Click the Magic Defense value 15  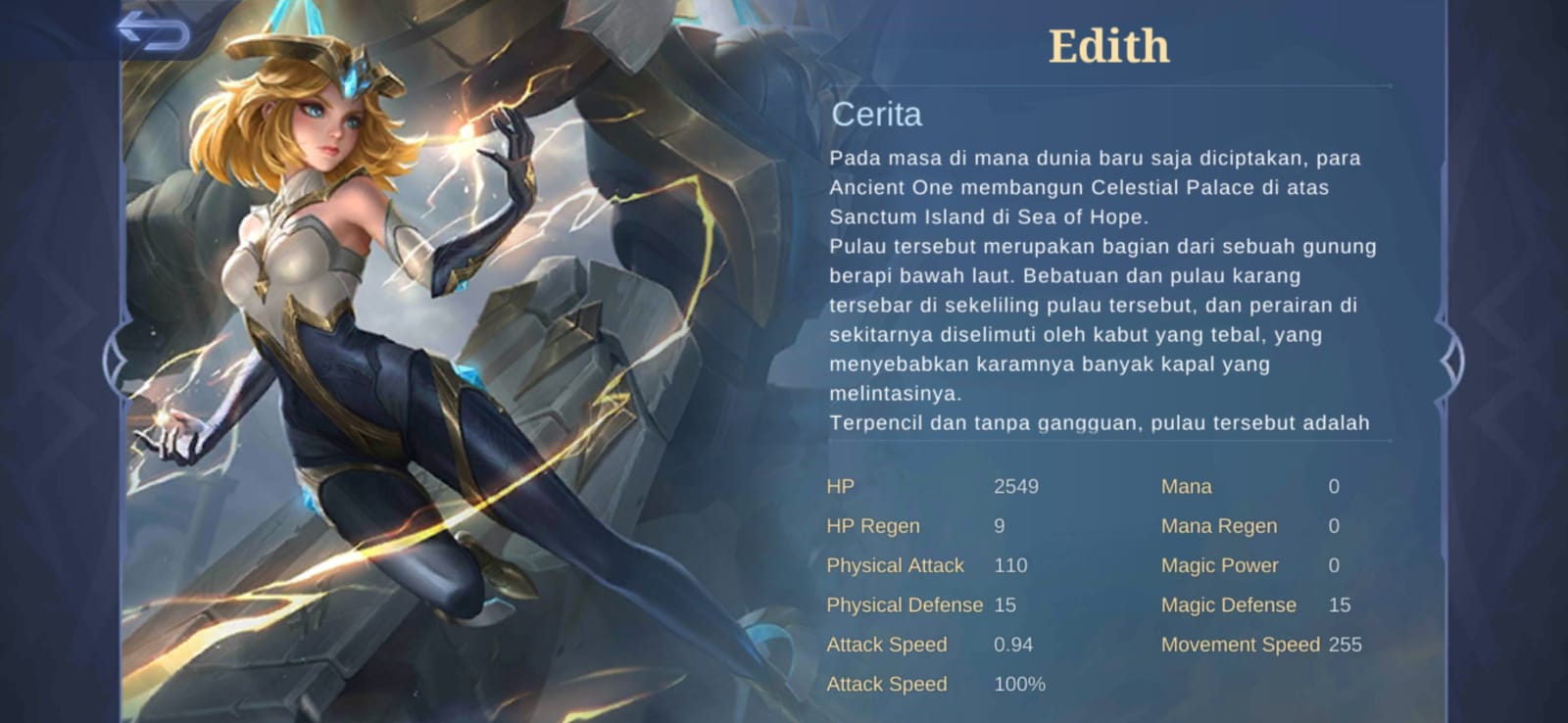coord(1339,604)
